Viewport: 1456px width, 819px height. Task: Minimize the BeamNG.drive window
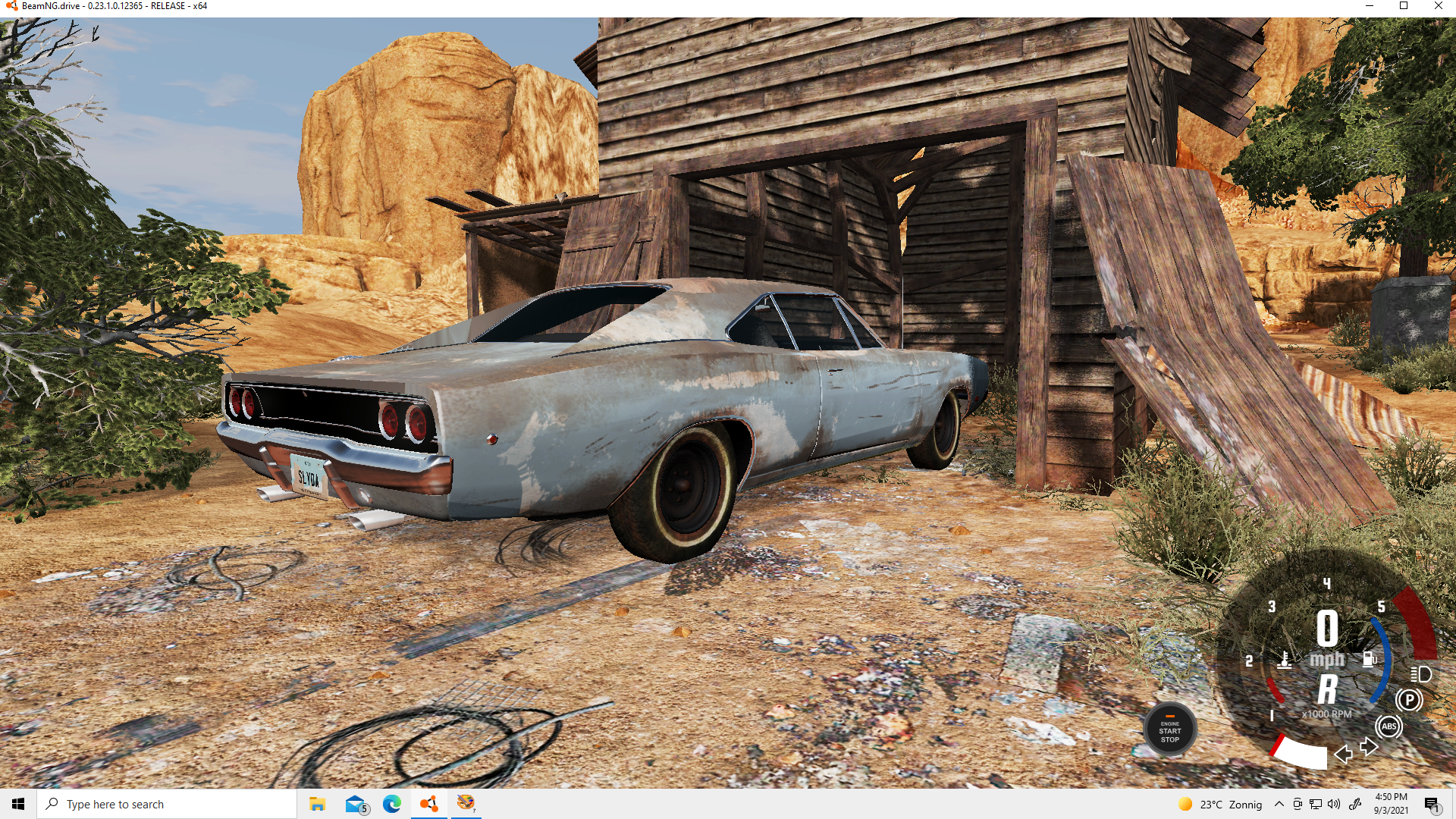coord(1369,6)
